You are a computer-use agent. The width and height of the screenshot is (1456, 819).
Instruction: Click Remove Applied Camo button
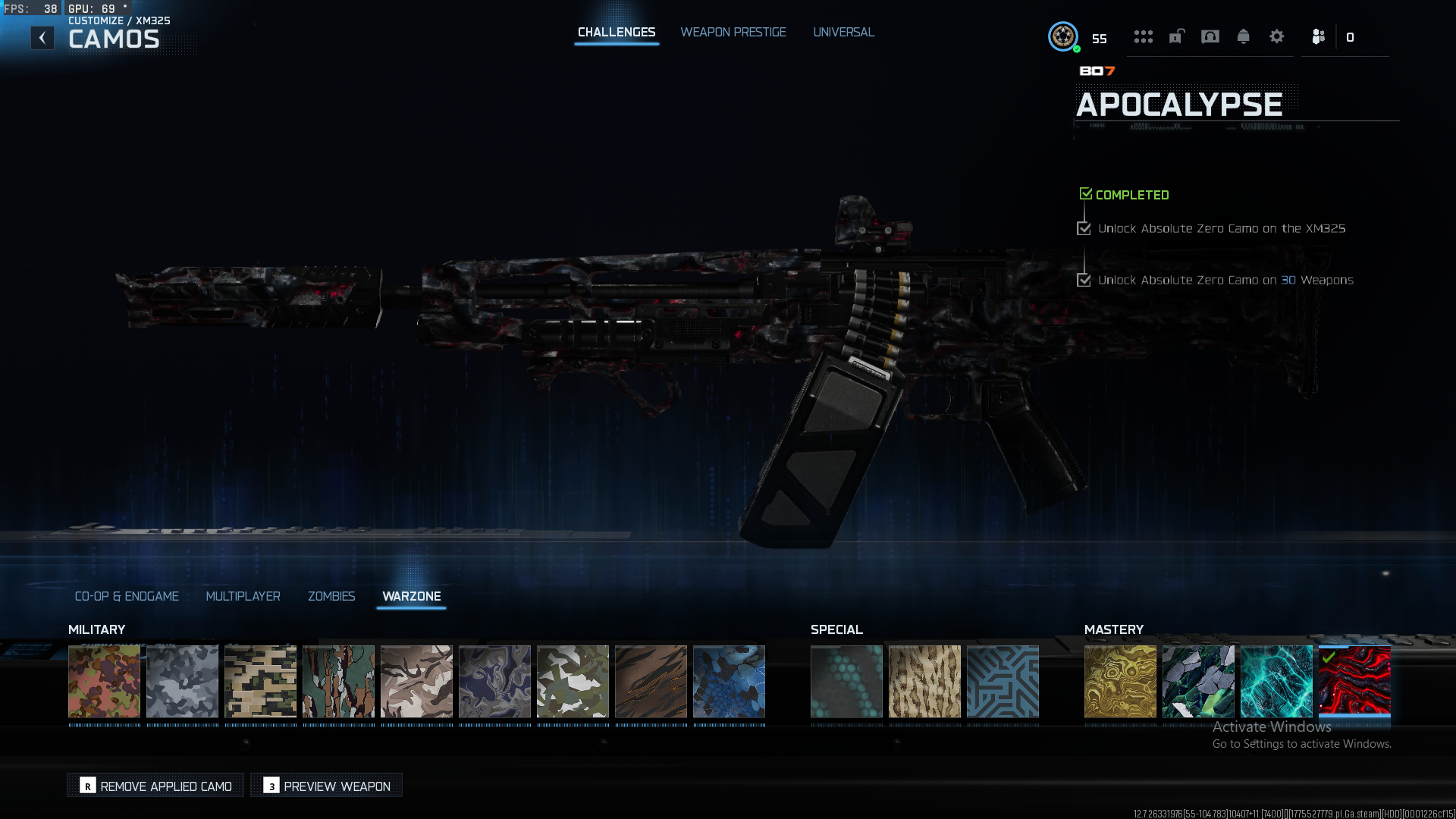tap(156, 786)
